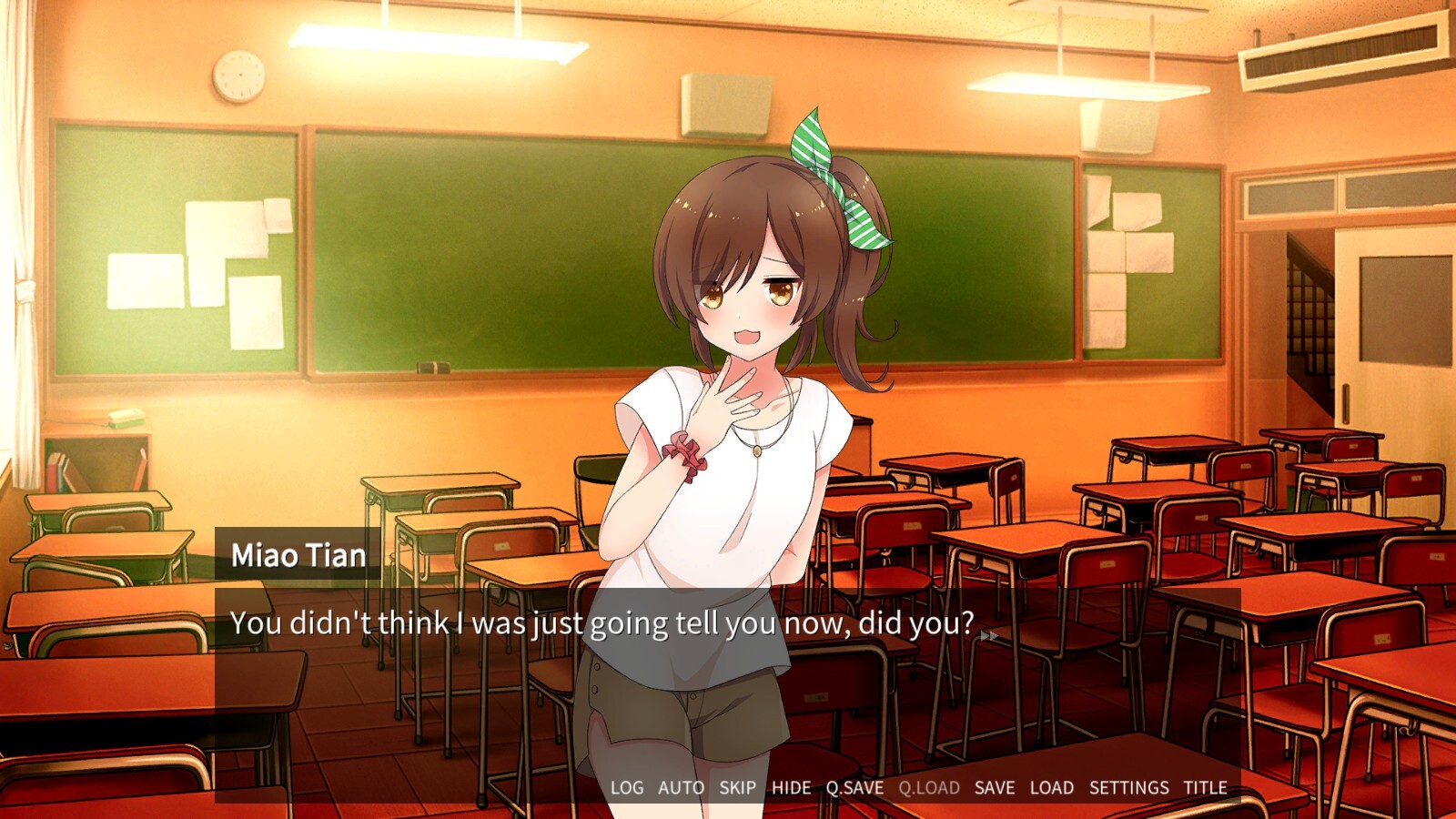Open the SAVE menu
1456x819 pixels.
(994, 788)
